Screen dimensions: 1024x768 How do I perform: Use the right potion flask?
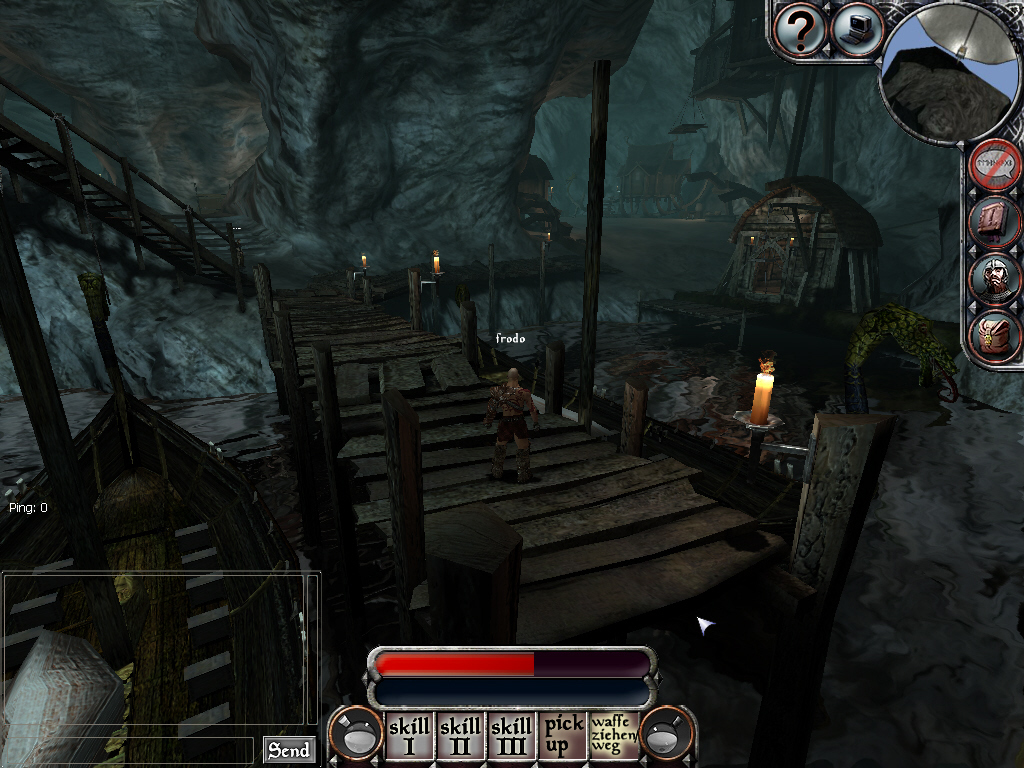tap(666, 735)
